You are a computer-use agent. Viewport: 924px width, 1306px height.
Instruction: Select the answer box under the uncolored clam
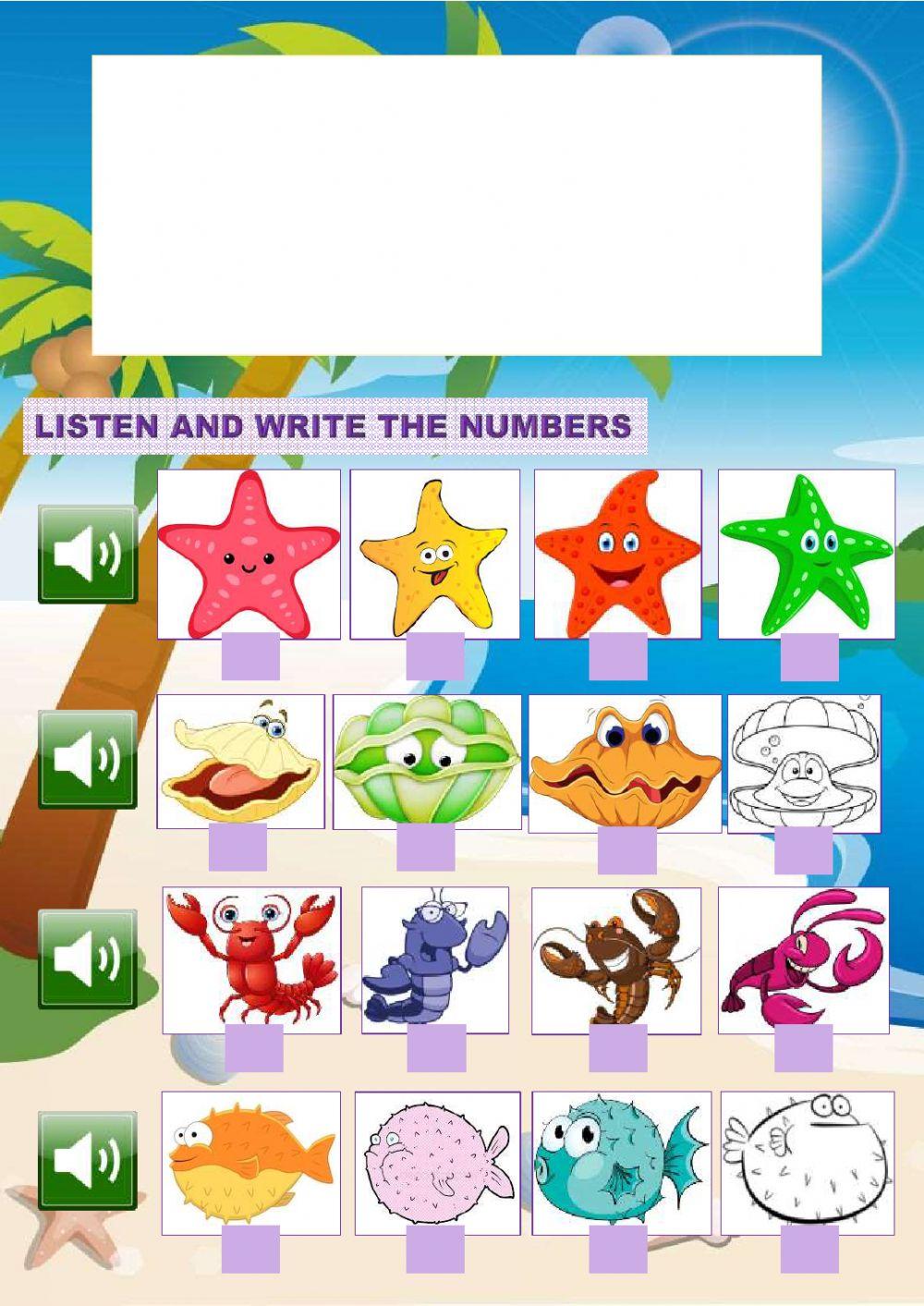click(803, 850)
